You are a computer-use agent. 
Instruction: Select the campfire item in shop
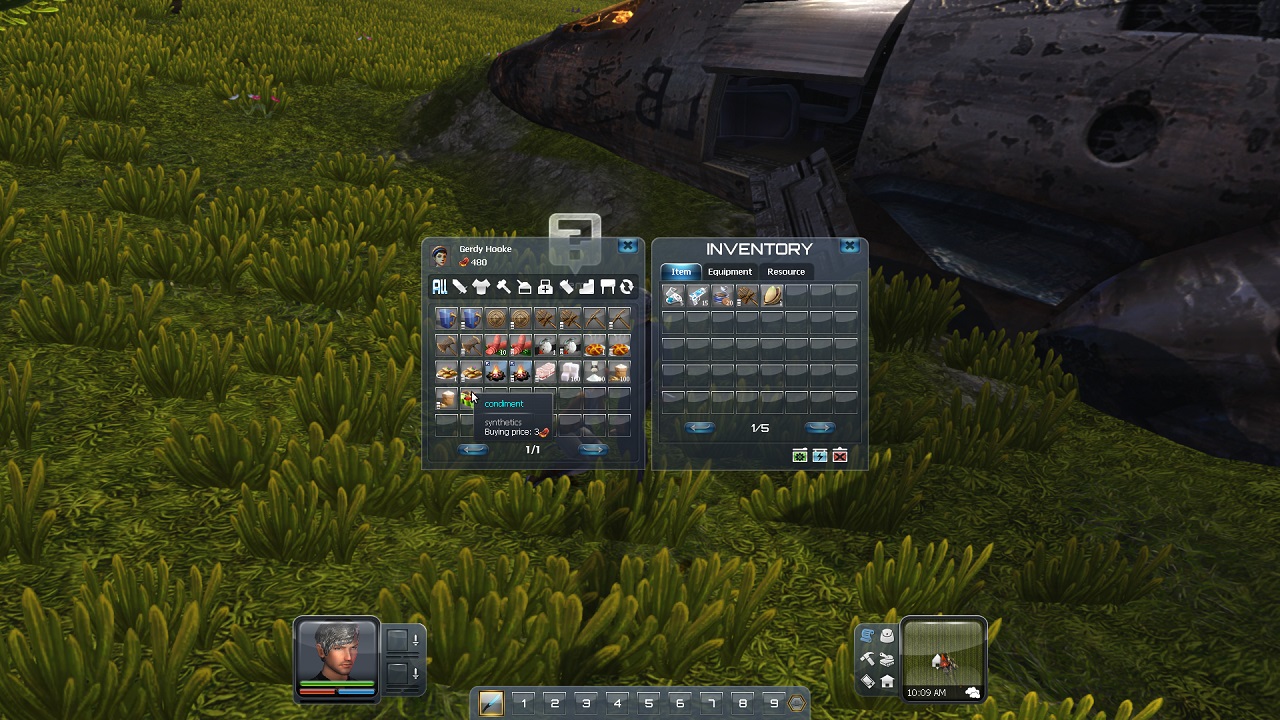(496, 373)
